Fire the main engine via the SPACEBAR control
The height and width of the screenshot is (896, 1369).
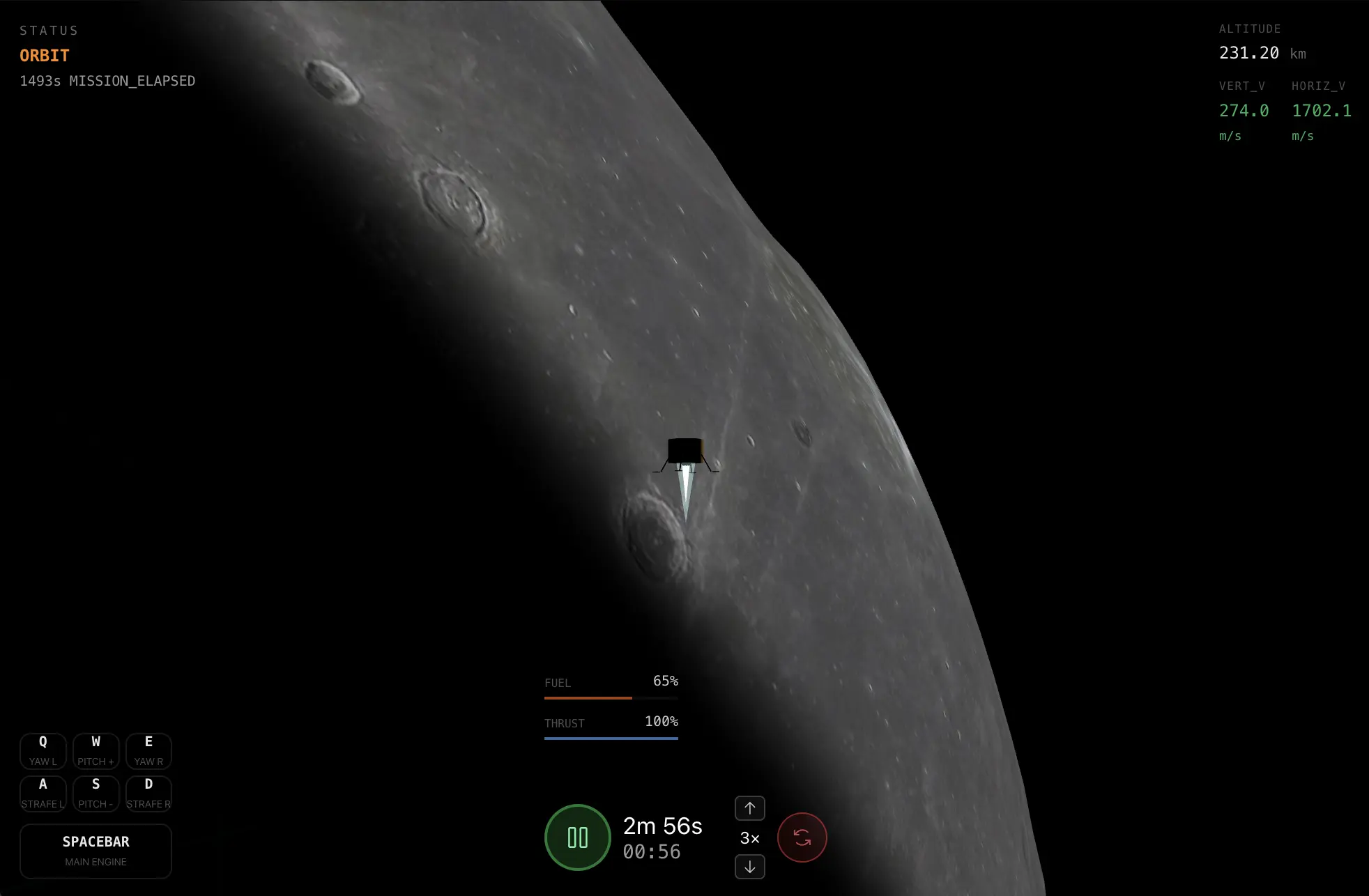[95, 851]
